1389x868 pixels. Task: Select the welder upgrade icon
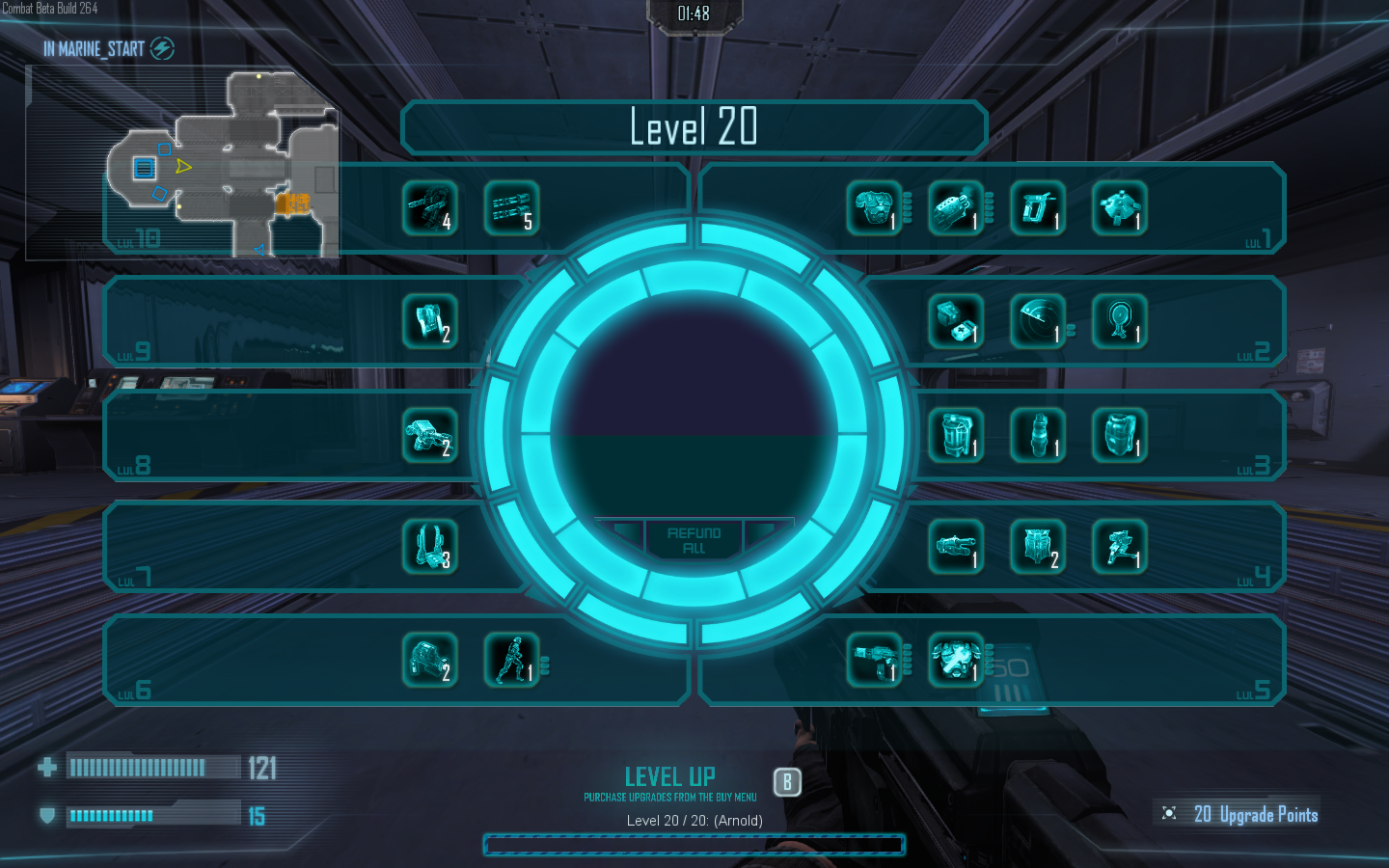coord(1038,208)
